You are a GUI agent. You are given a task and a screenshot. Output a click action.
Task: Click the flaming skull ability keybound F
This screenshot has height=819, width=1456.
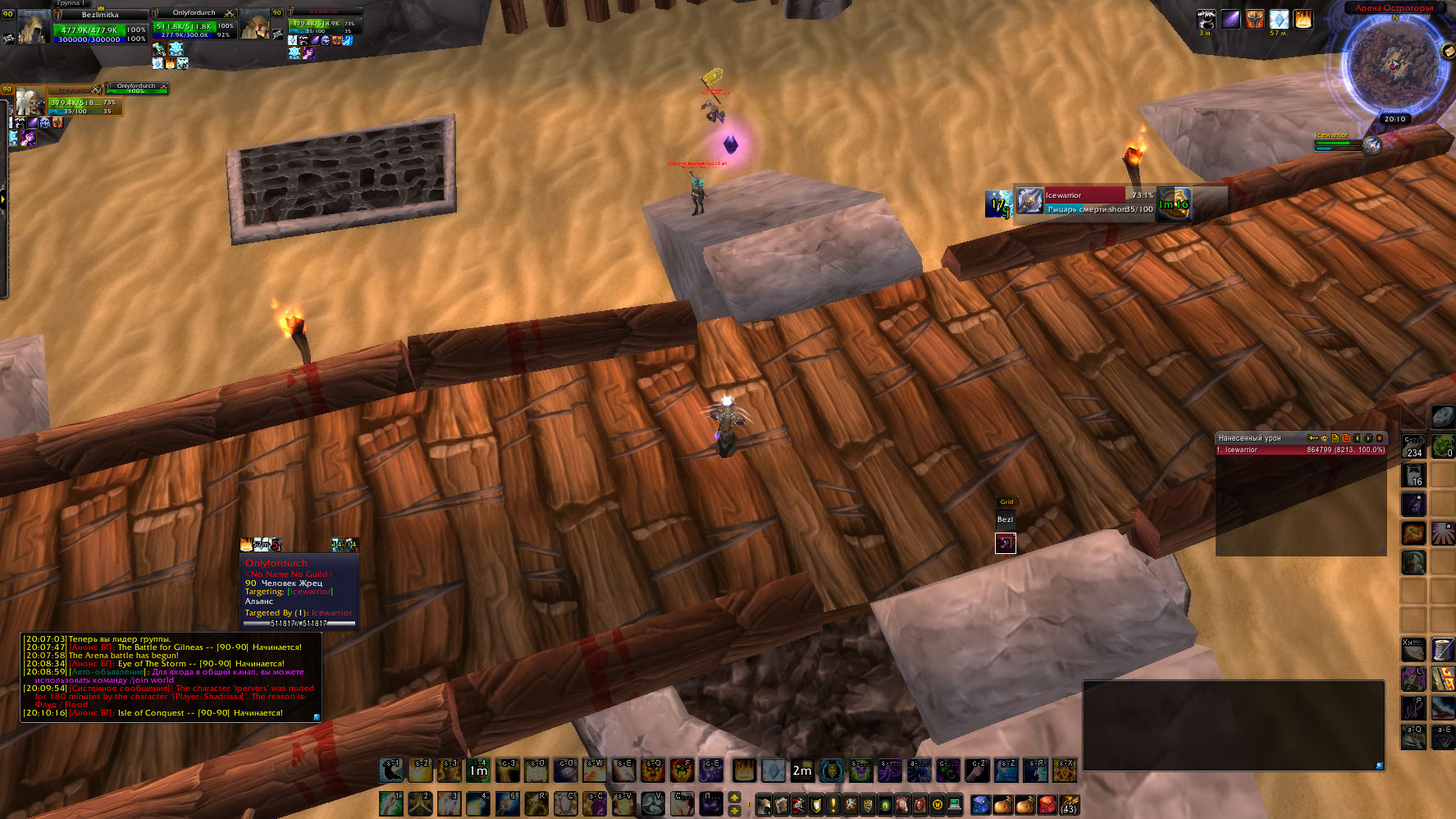coord(682,771)
